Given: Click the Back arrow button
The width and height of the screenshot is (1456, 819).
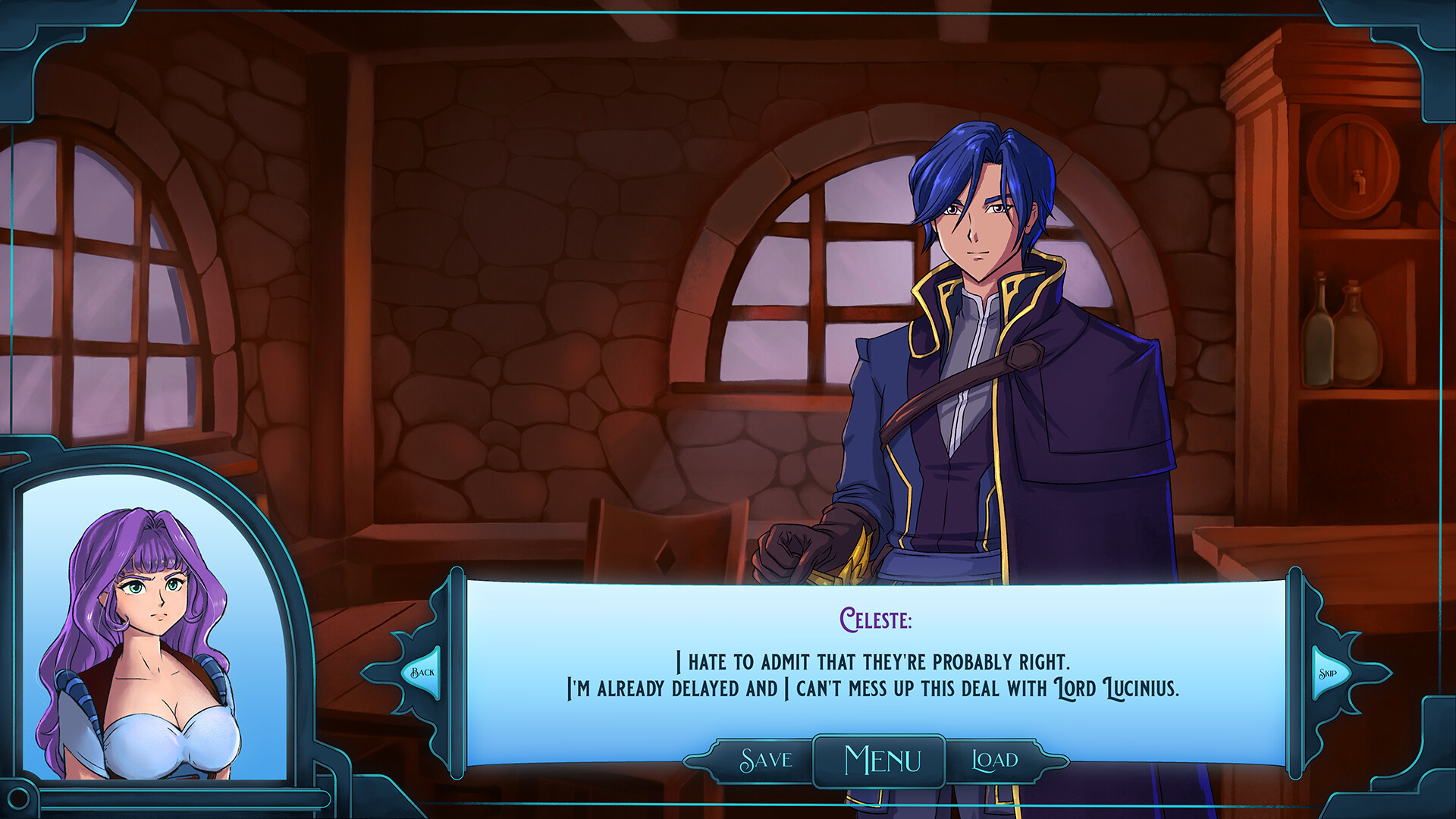Looking at the screenshot, I should point(422,673).
